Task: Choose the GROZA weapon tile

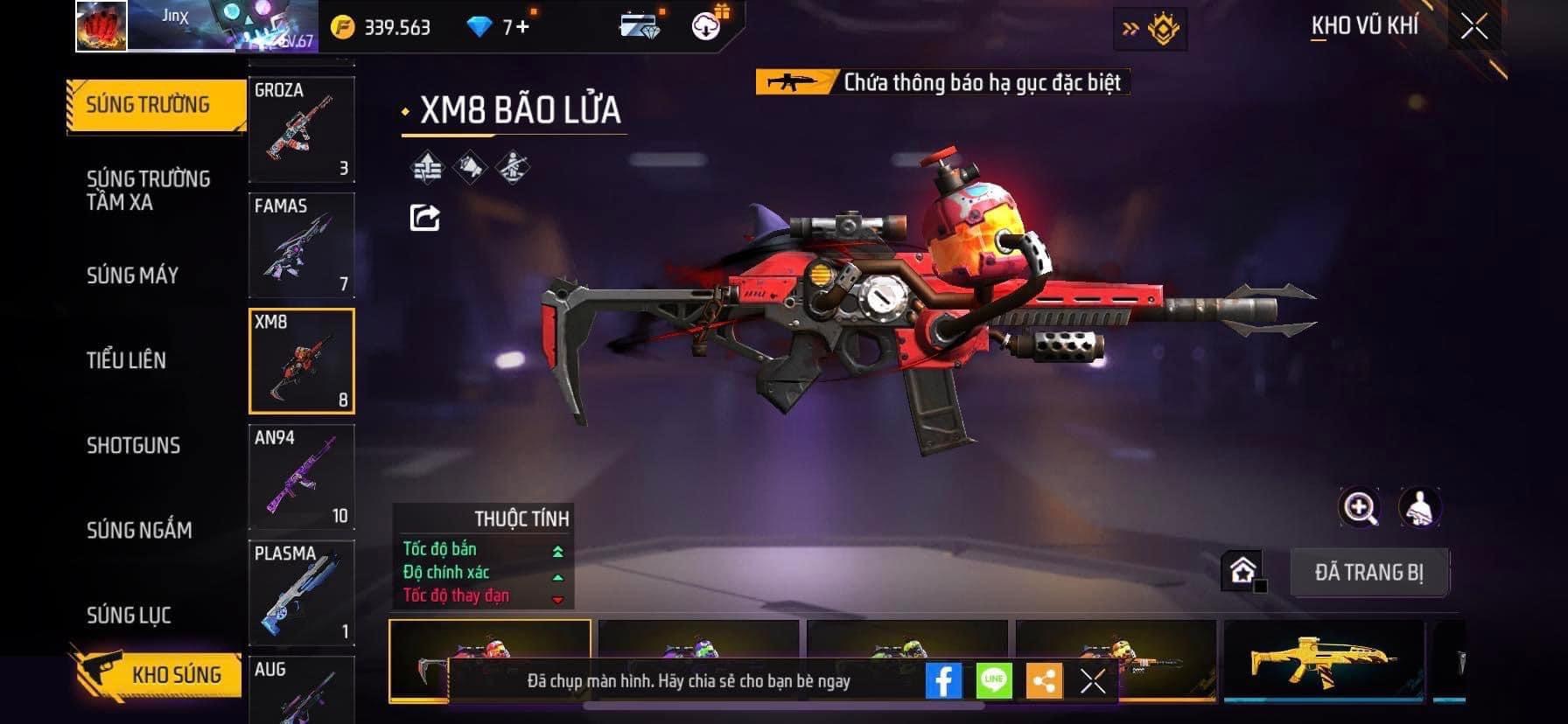Action: pyautogui.click(x=302, y=129)
